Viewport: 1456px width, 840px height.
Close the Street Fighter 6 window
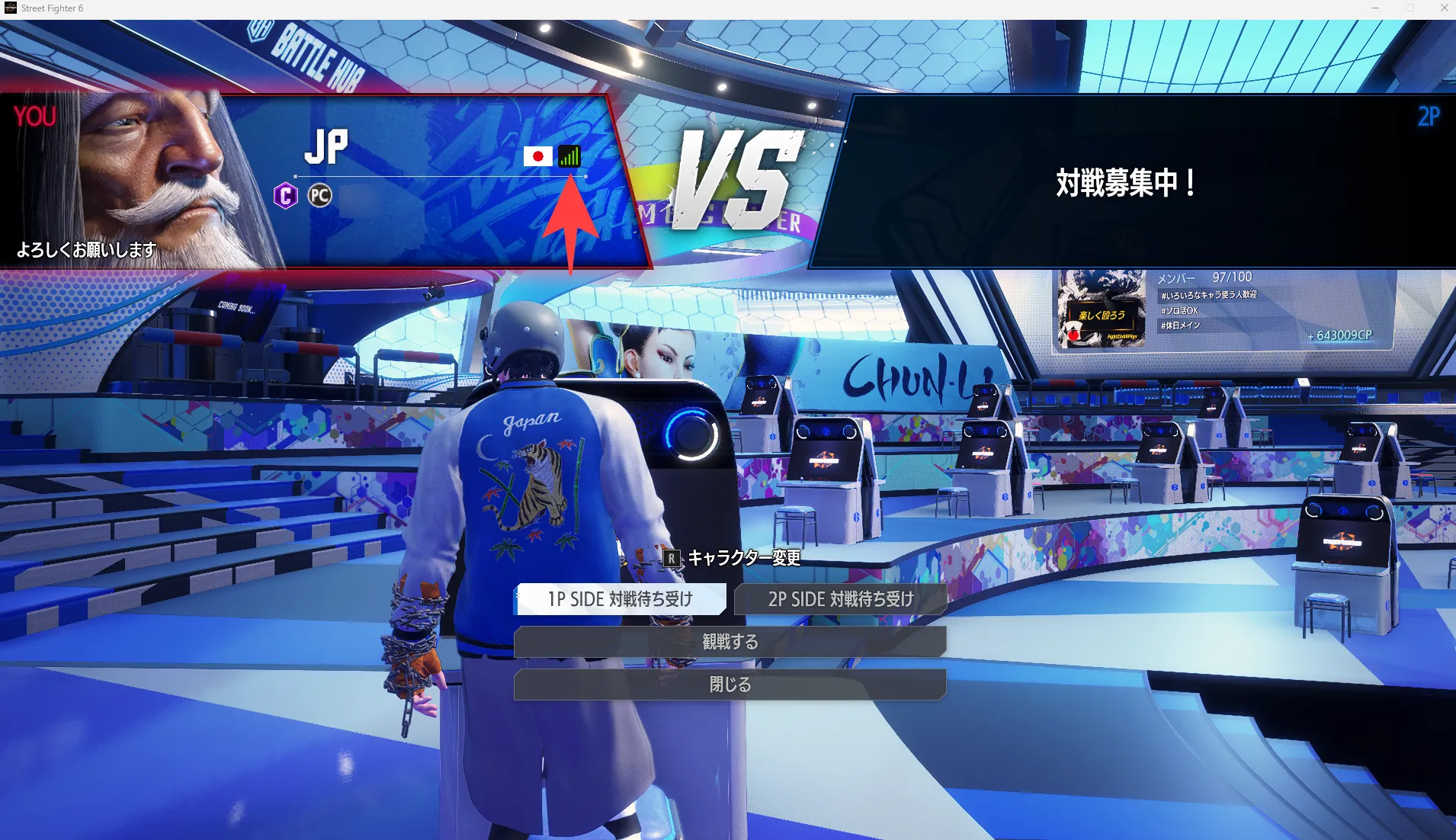[x=1444, y=8]
